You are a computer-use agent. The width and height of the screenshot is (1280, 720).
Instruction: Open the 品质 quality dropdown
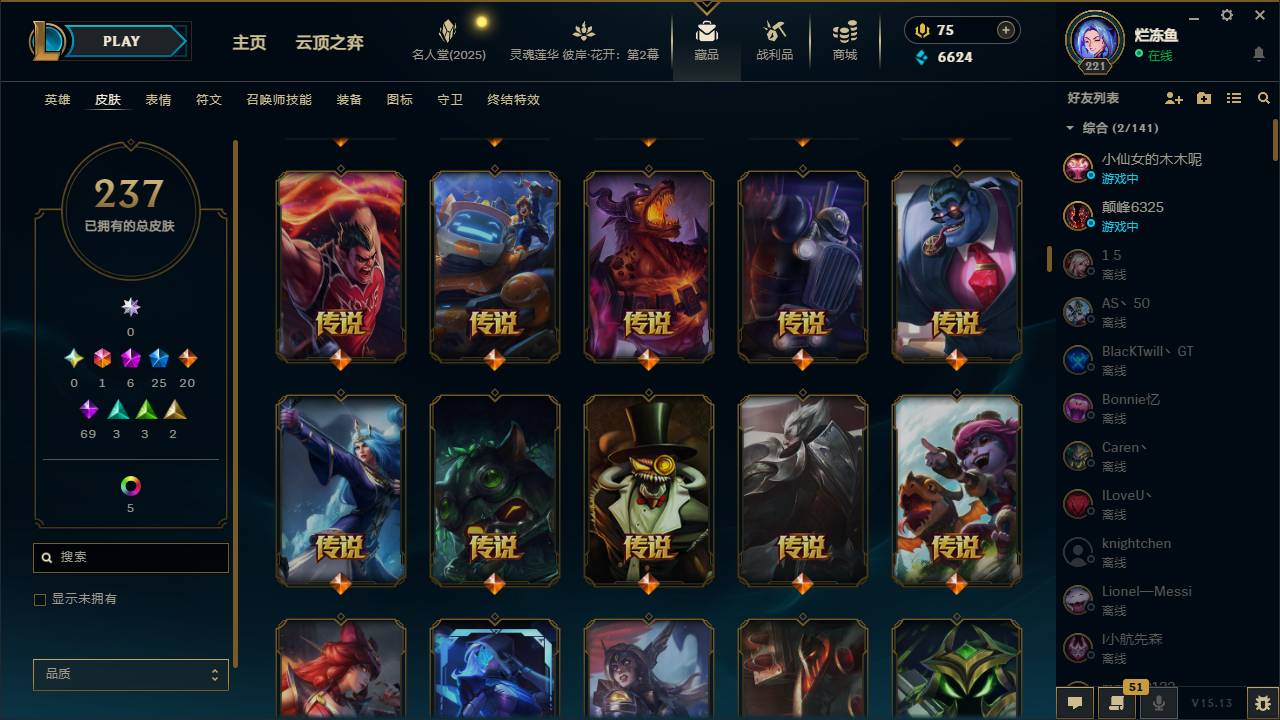pos(130,674)
